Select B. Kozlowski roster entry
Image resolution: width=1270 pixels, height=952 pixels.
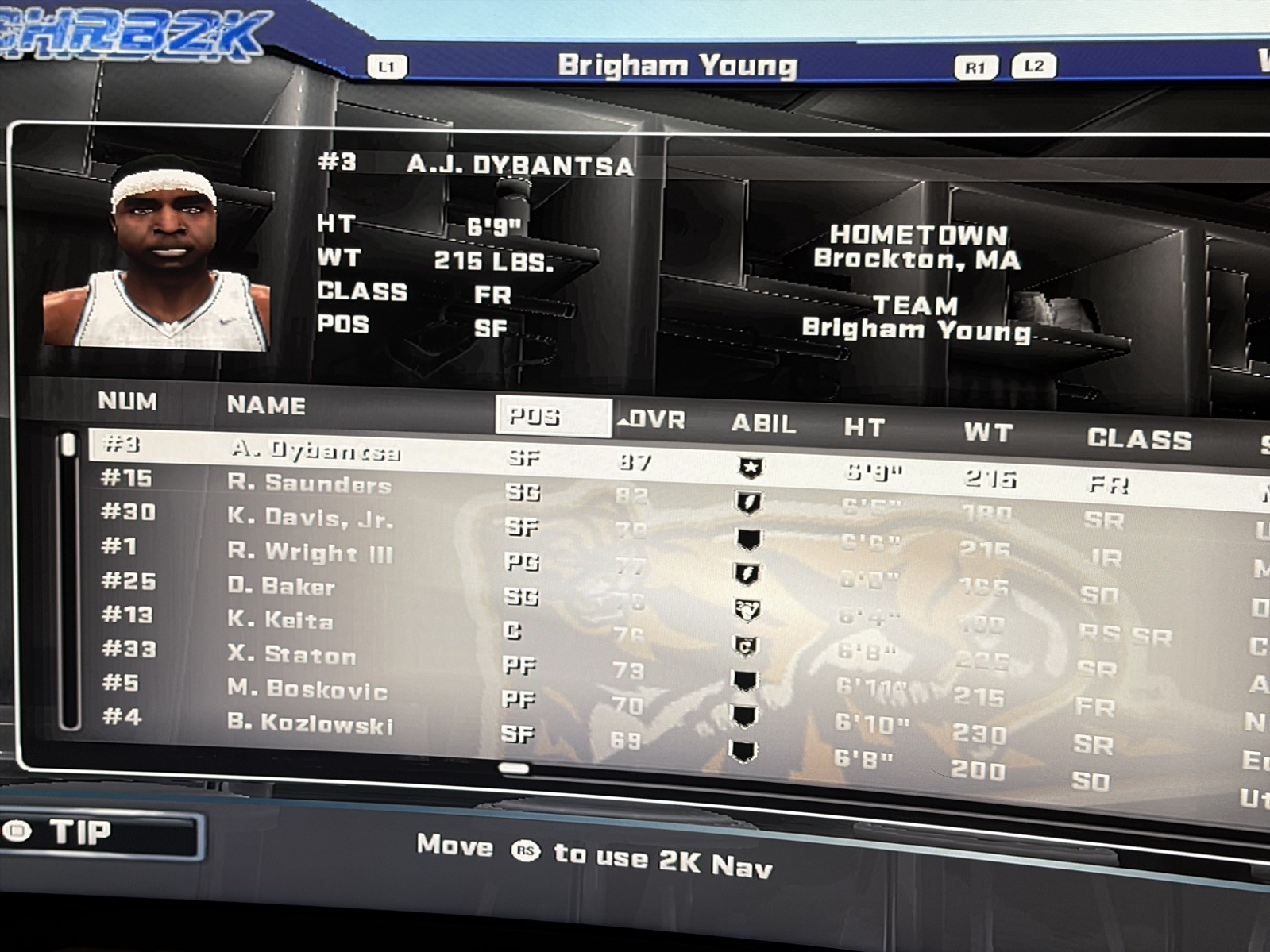tap(310, 723)
